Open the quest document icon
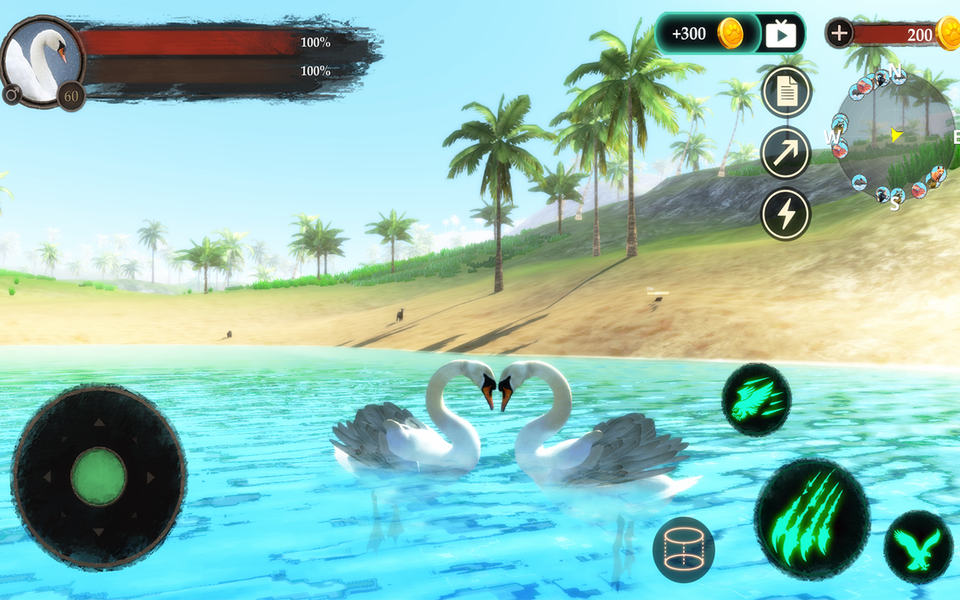960x600 pixels. click(x=786, y=92)
